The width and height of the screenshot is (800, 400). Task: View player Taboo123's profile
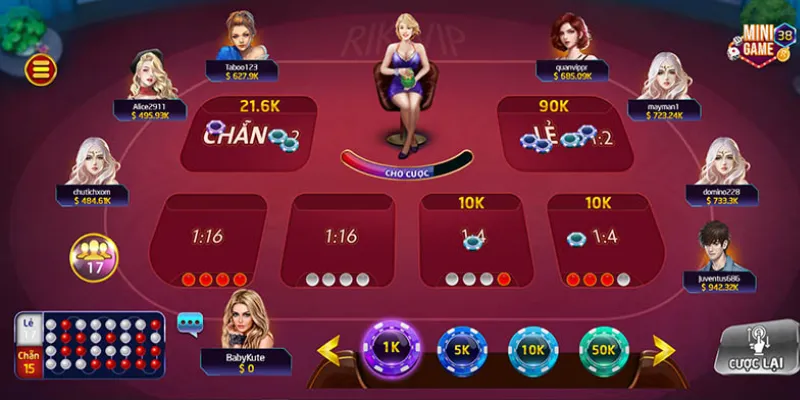[239, 38]
